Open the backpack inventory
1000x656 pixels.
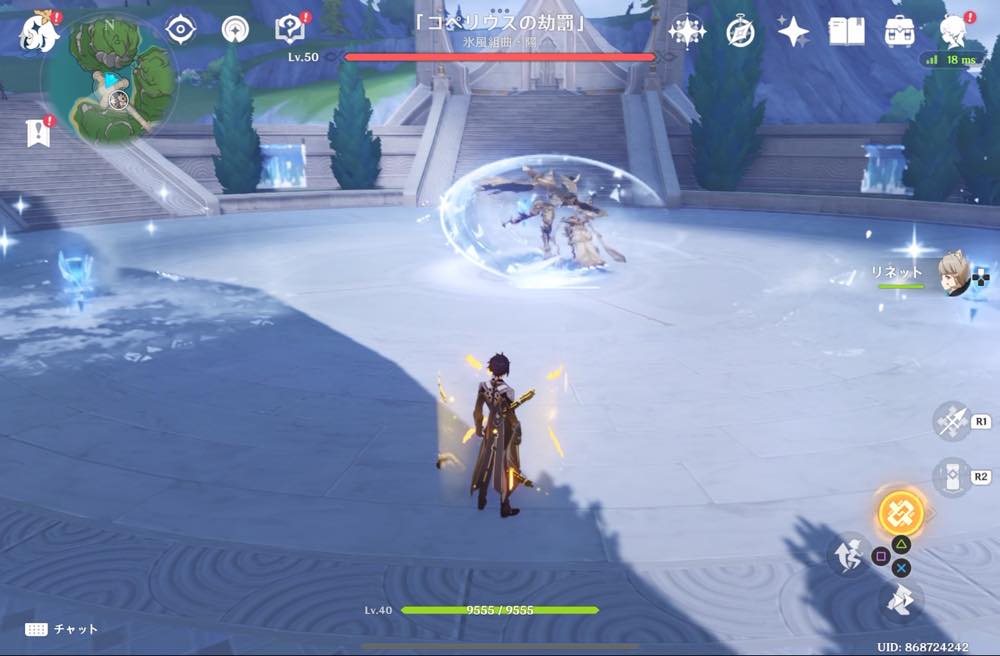pos(900,32)
